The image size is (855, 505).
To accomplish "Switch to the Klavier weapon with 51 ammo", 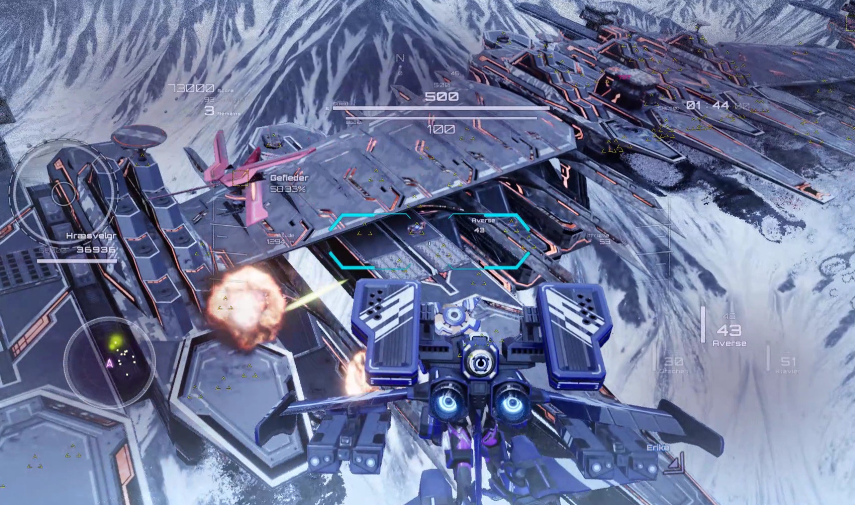I will (787, 363).
